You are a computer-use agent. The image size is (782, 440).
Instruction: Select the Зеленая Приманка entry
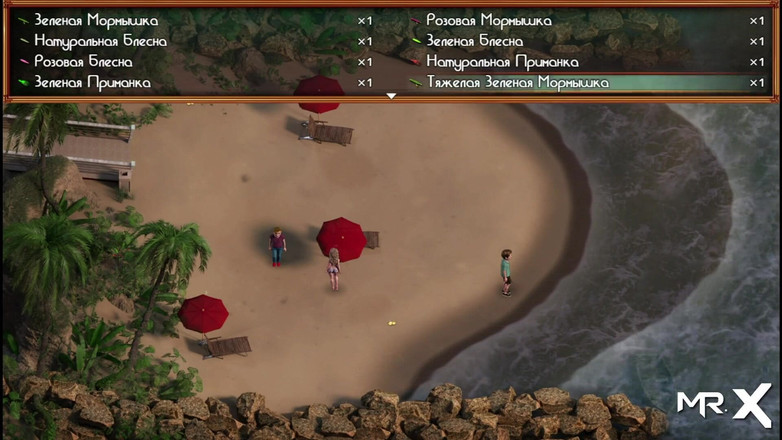(92, 83)
